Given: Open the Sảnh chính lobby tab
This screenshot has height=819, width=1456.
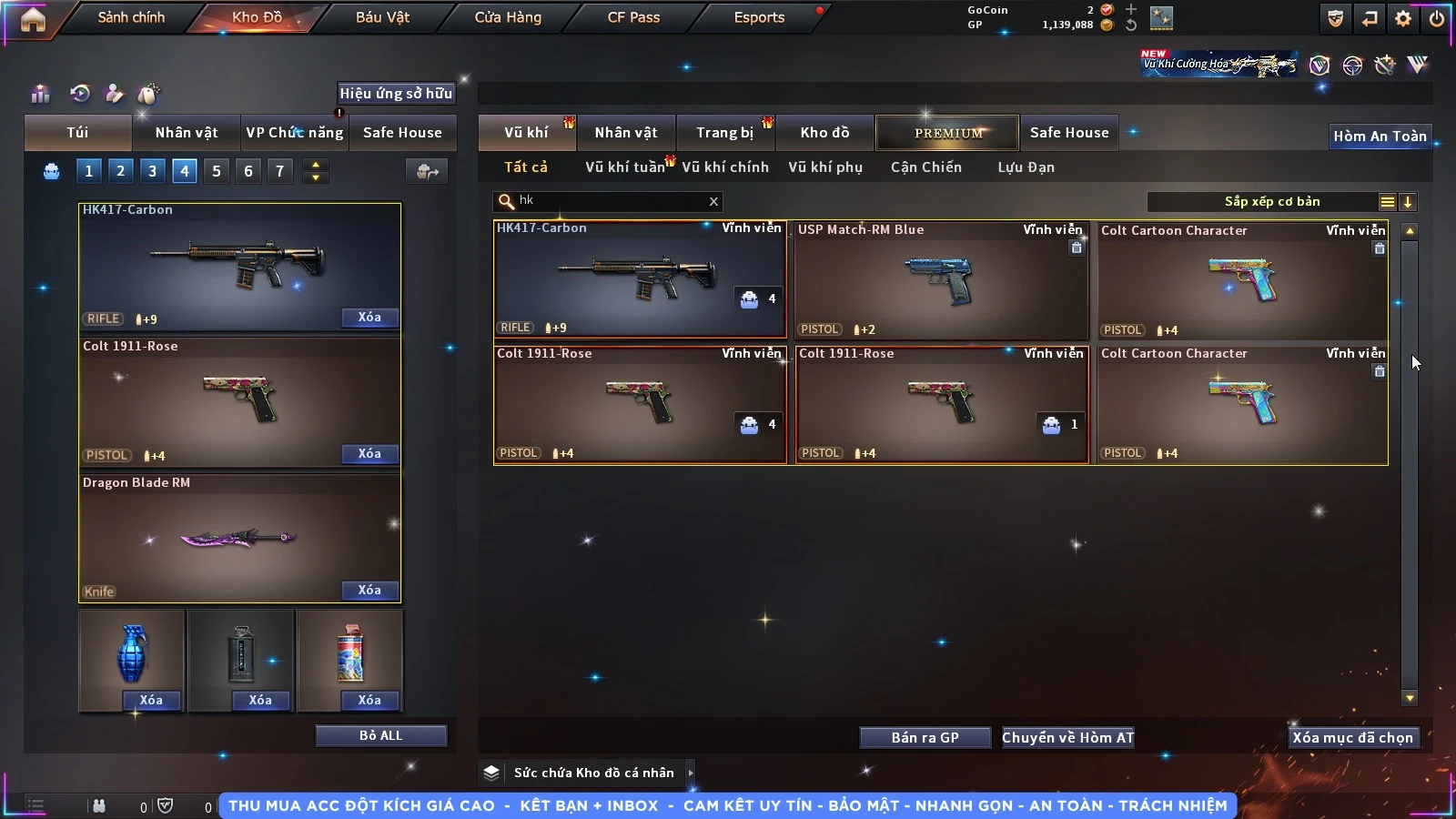Looking at the screenshot, I should tap(131, 17).
